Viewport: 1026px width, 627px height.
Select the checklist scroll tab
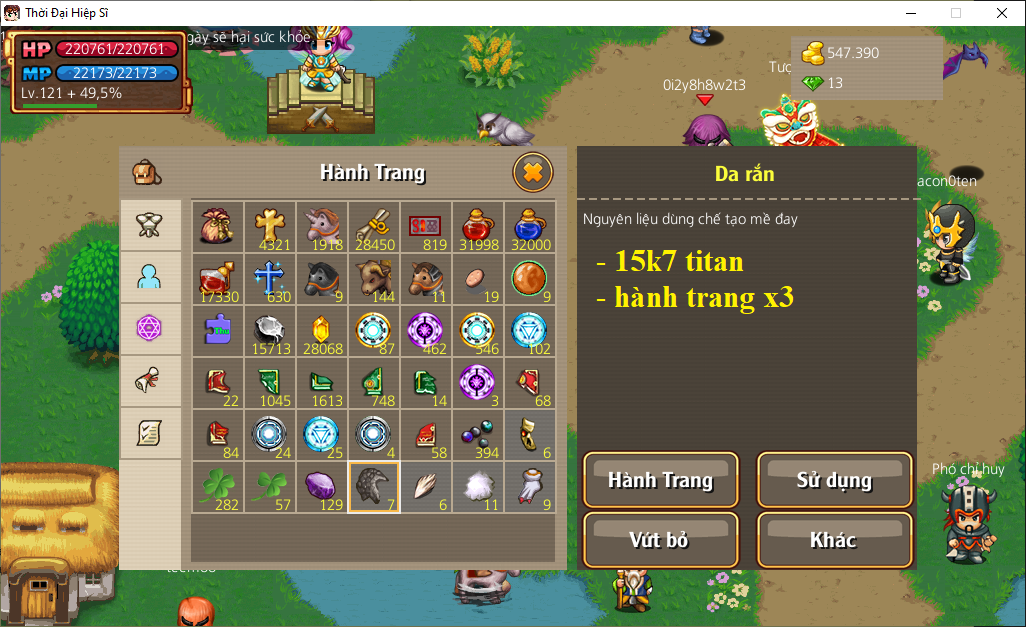[x=150, y=433]
